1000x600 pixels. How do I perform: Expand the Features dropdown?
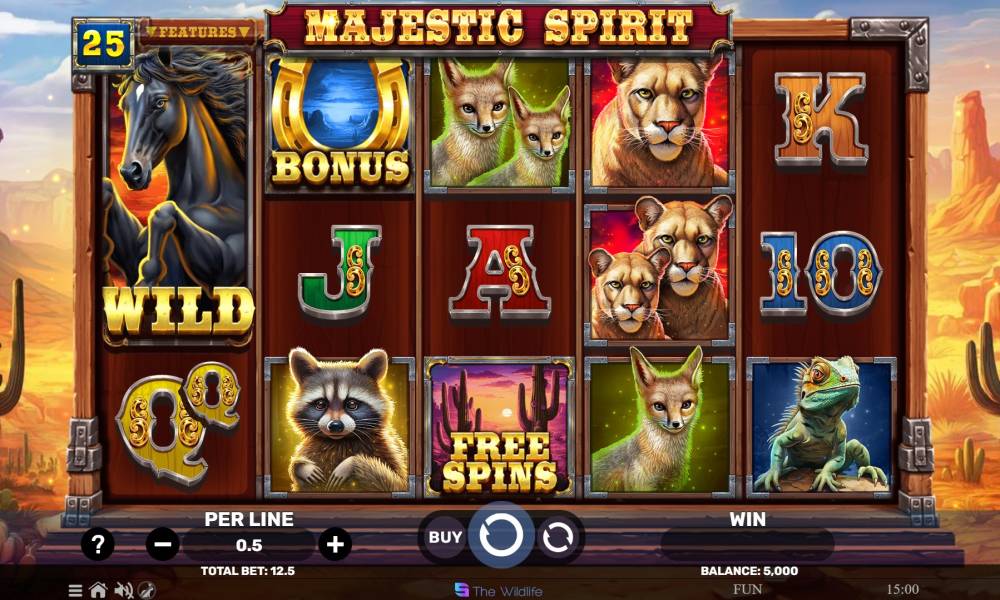pos(198,32)
